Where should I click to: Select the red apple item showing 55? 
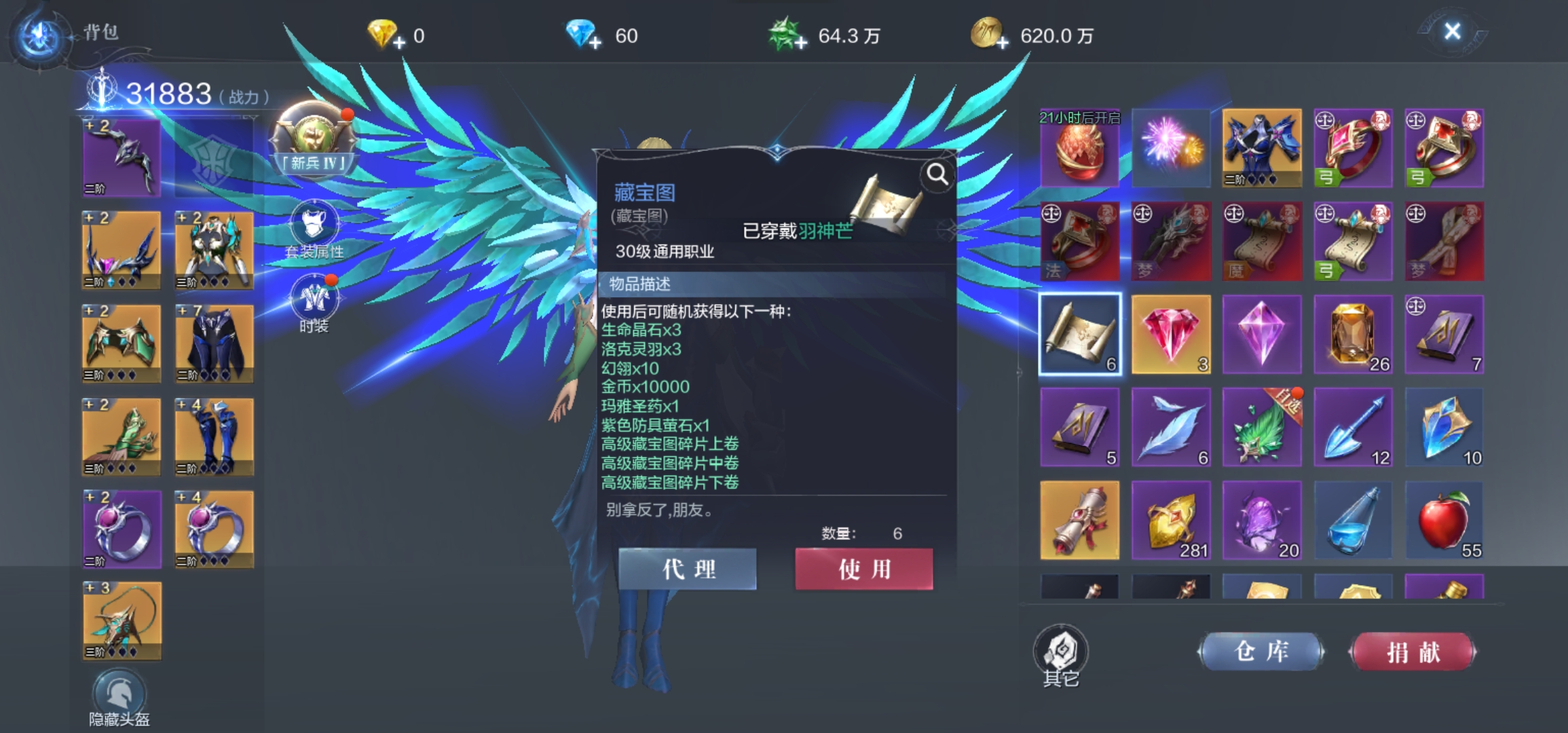(1444, 519)
